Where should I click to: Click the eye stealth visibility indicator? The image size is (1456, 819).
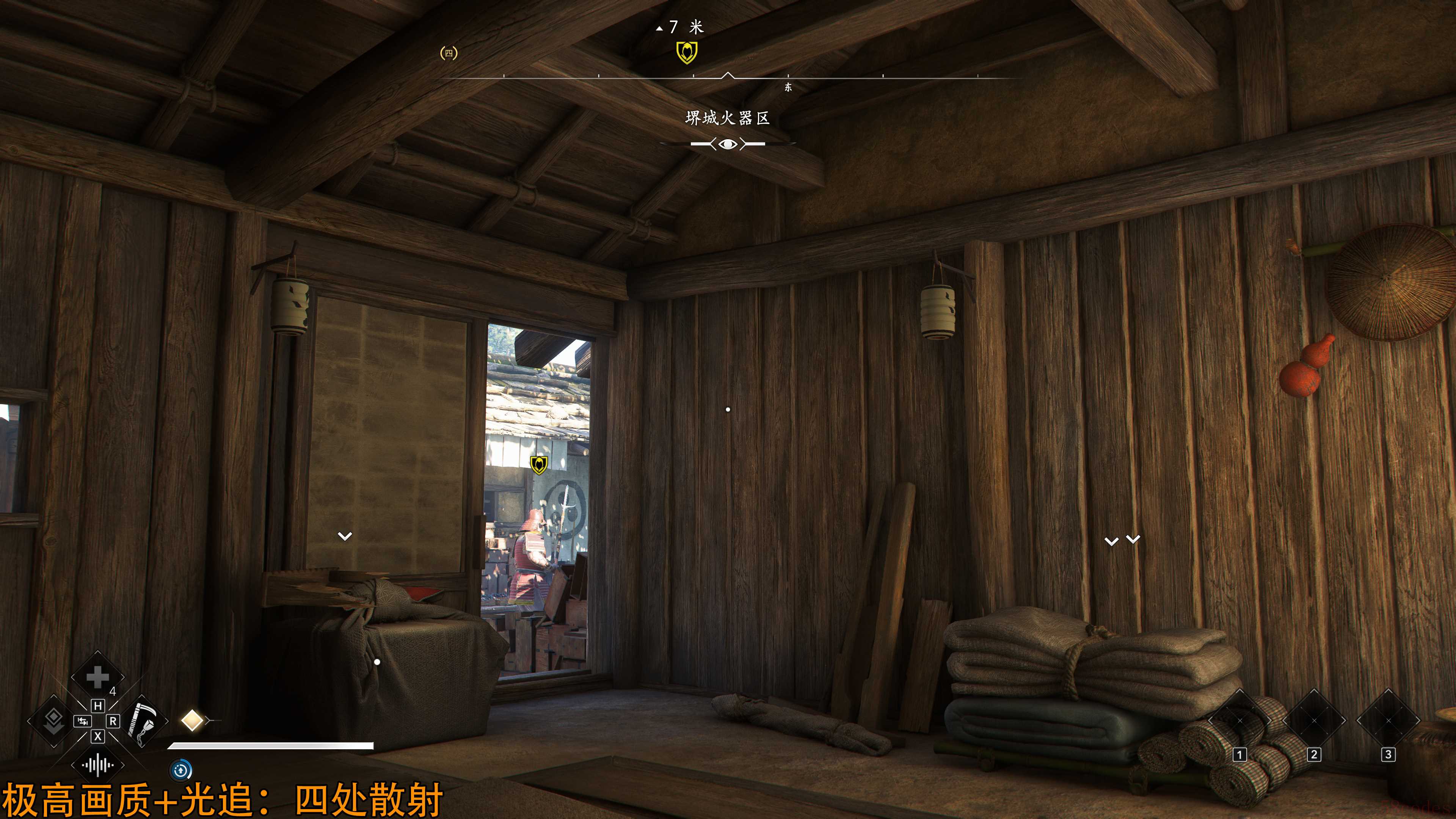(728, 144)
